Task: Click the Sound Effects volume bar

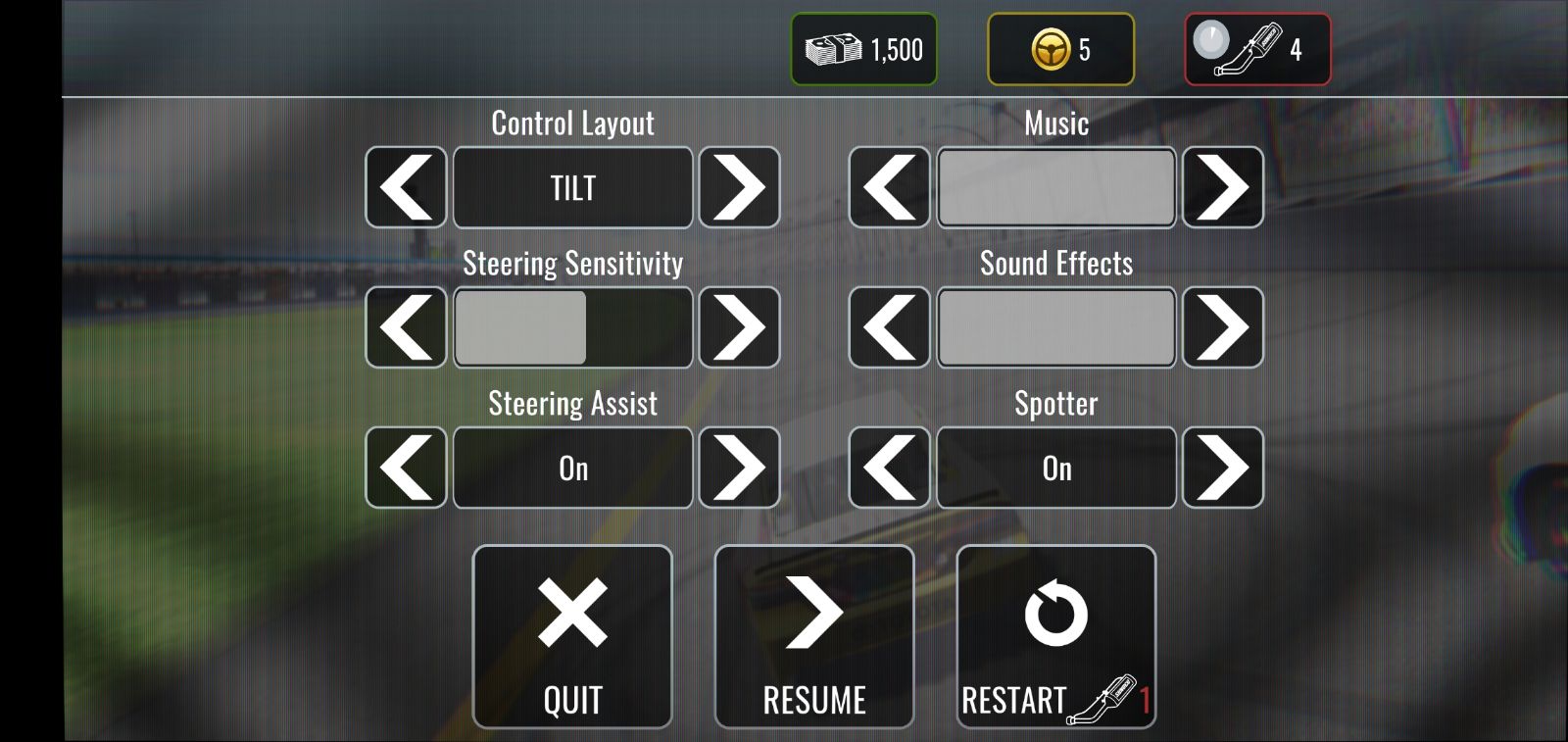Action: coord(1055,327)
